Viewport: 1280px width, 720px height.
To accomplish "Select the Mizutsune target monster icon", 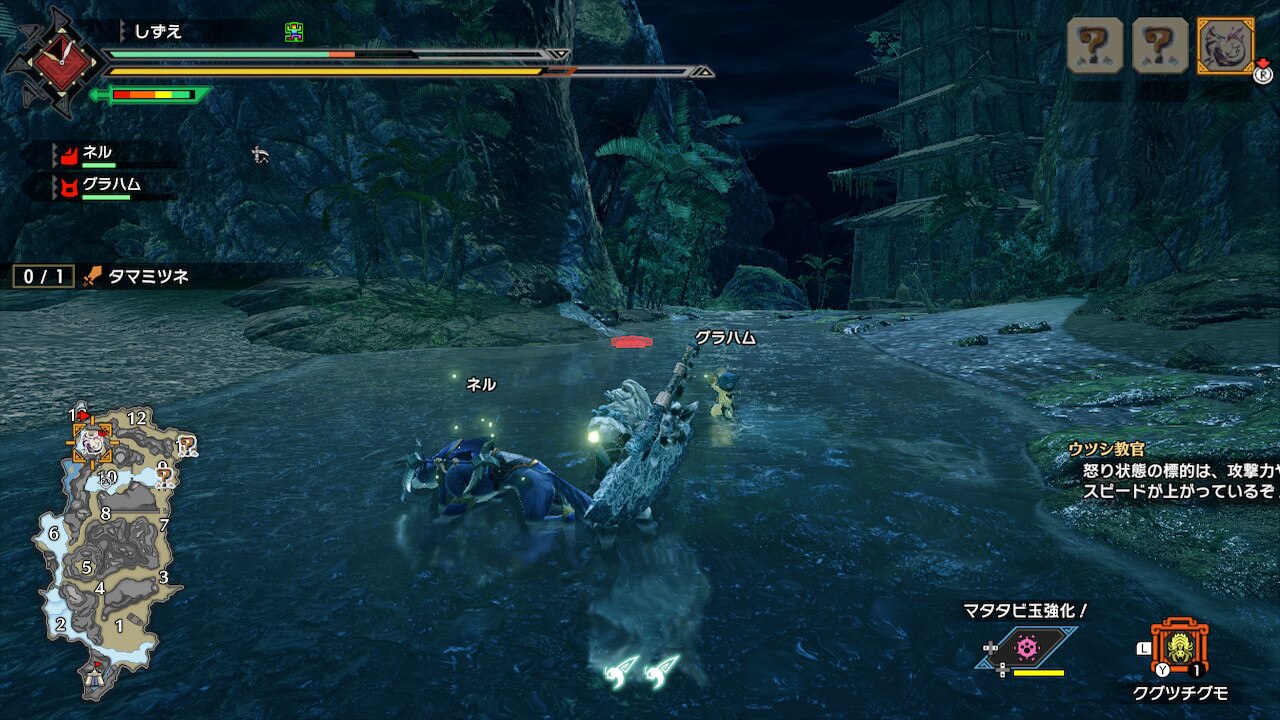I will (x=1225, y=45).
